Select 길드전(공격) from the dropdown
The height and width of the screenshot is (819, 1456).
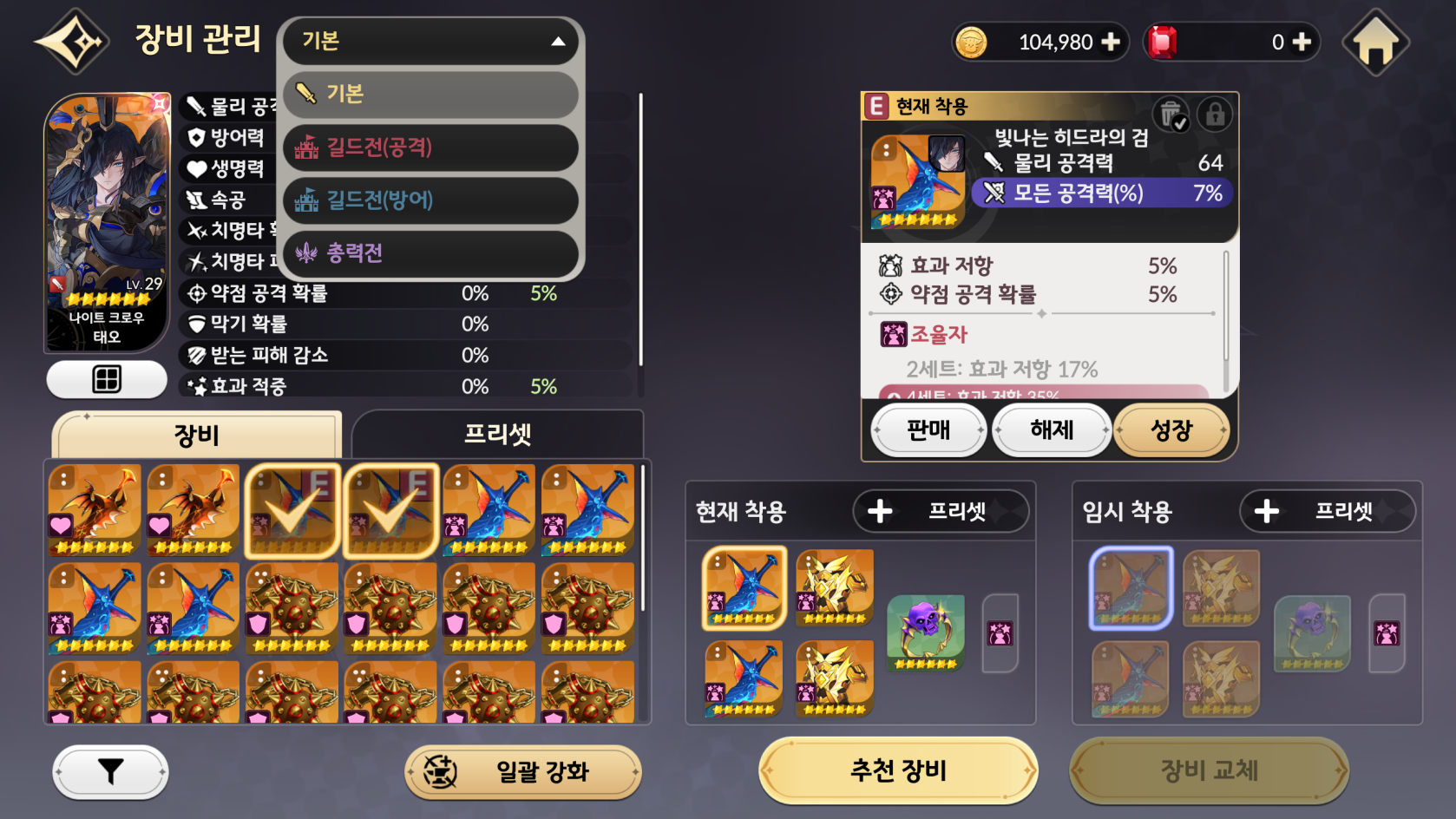tap(431, 147)
